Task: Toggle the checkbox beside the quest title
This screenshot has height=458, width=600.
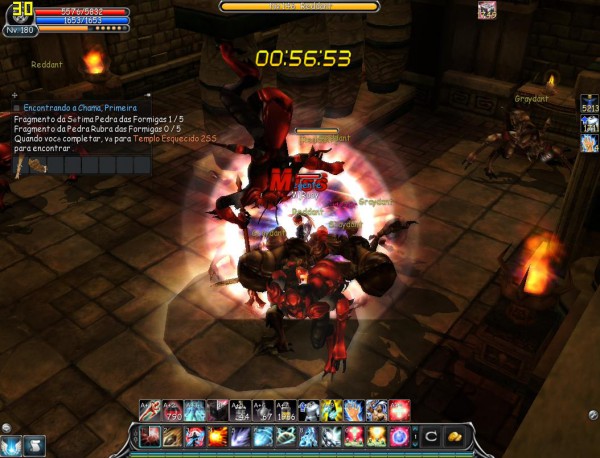Action: [x=17, y=107]
